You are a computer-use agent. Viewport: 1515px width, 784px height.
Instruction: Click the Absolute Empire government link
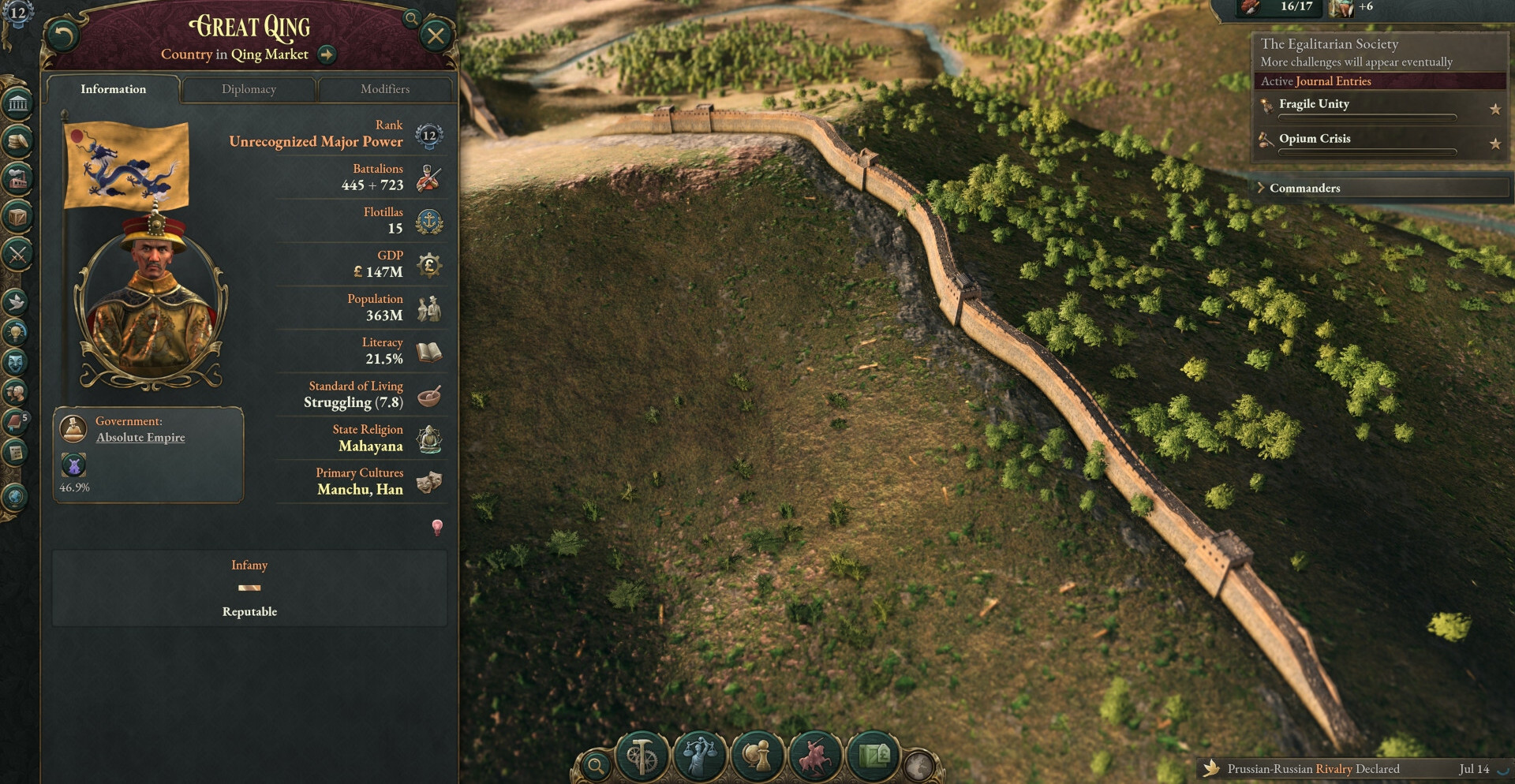coord(140,438)
